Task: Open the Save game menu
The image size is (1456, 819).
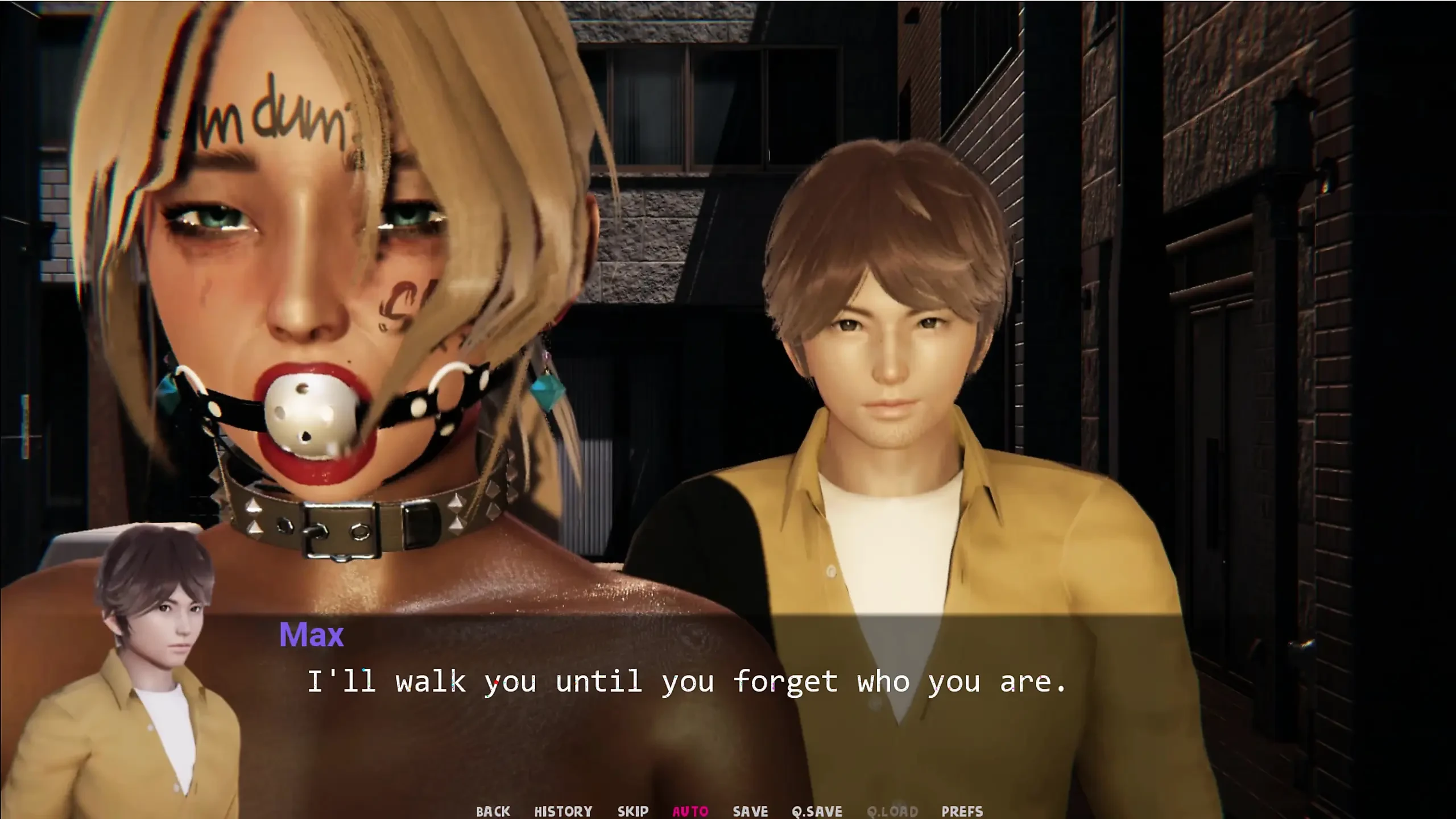Action: pos(750,811)
